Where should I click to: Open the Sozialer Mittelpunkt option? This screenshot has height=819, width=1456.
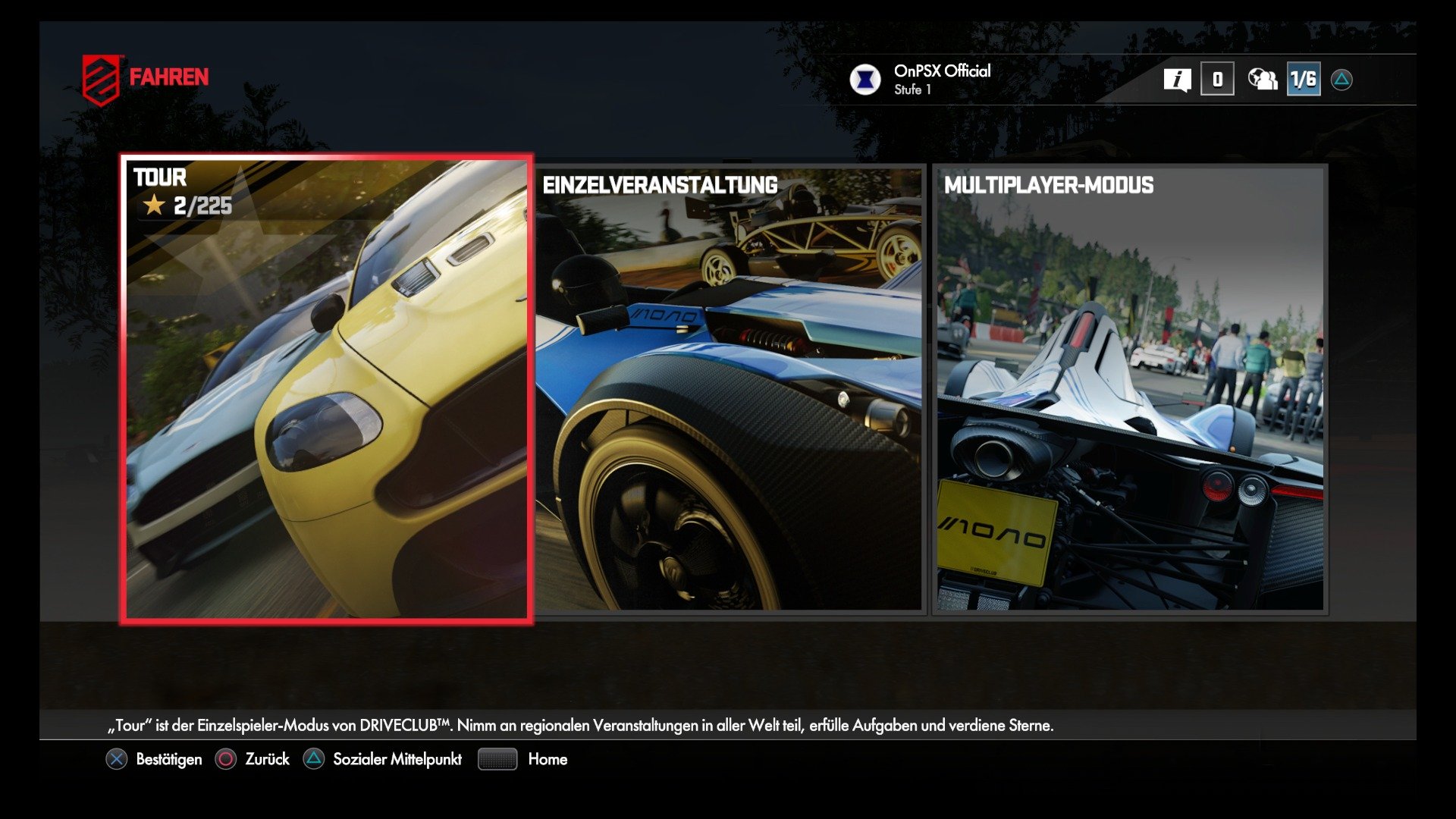click(397, 758)
